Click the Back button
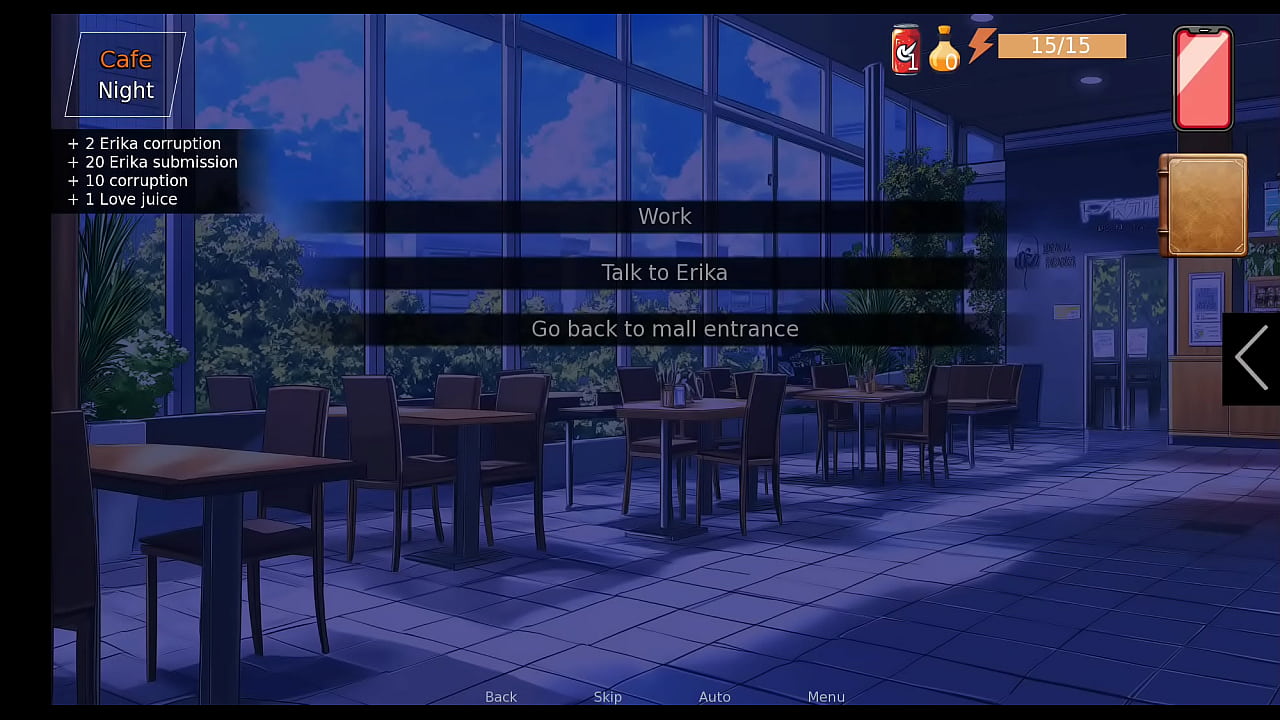The image size is (1280, 720). [x=501, y=697]
